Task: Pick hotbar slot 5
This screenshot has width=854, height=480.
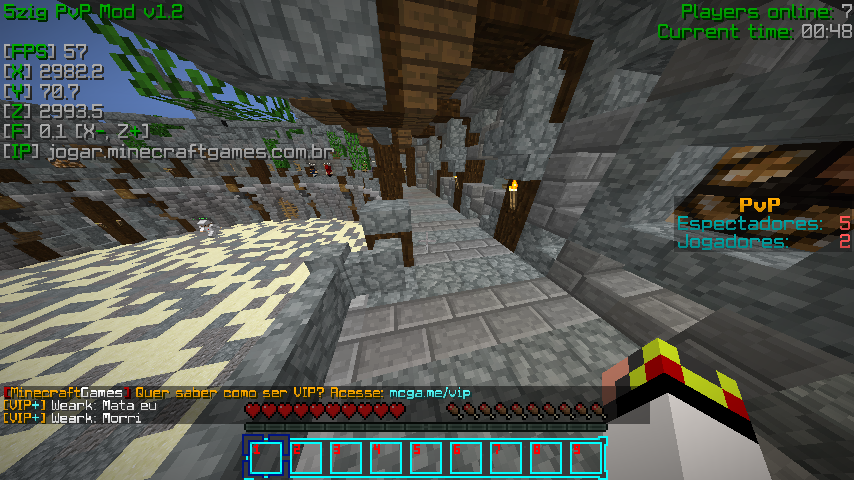Action: (426, 457)
